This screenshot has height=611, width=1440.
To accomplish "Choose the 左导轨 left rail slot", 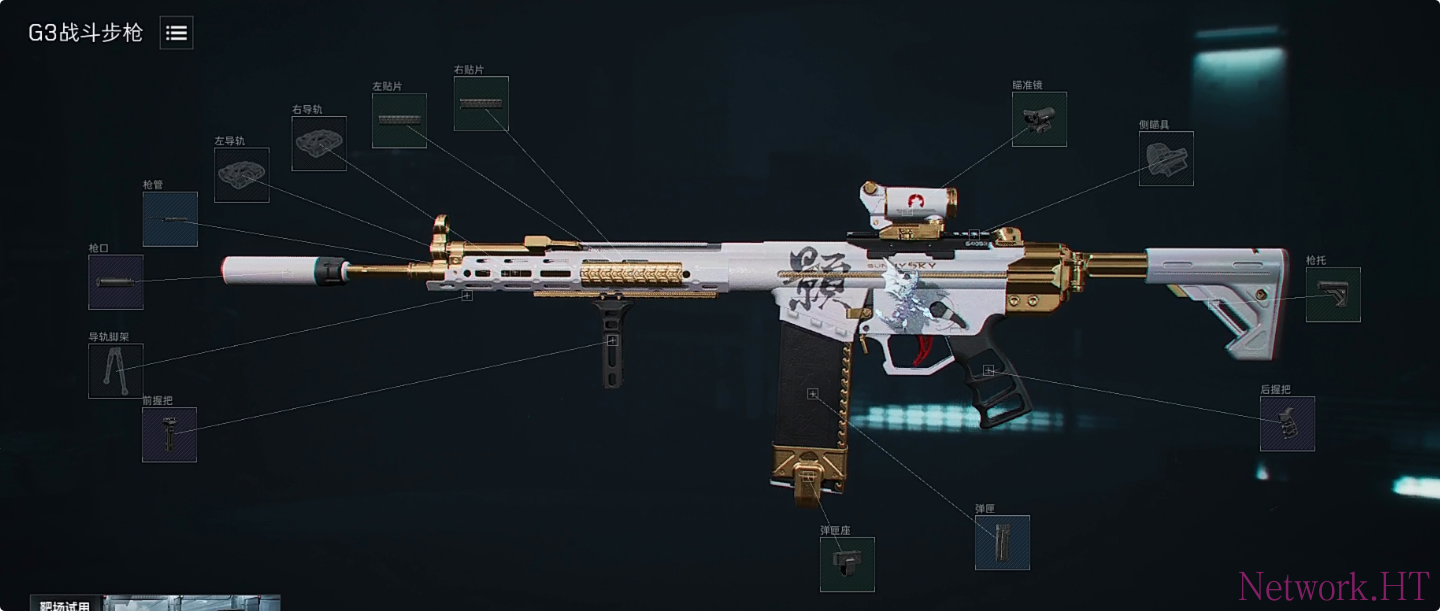I will click(242, 175).
